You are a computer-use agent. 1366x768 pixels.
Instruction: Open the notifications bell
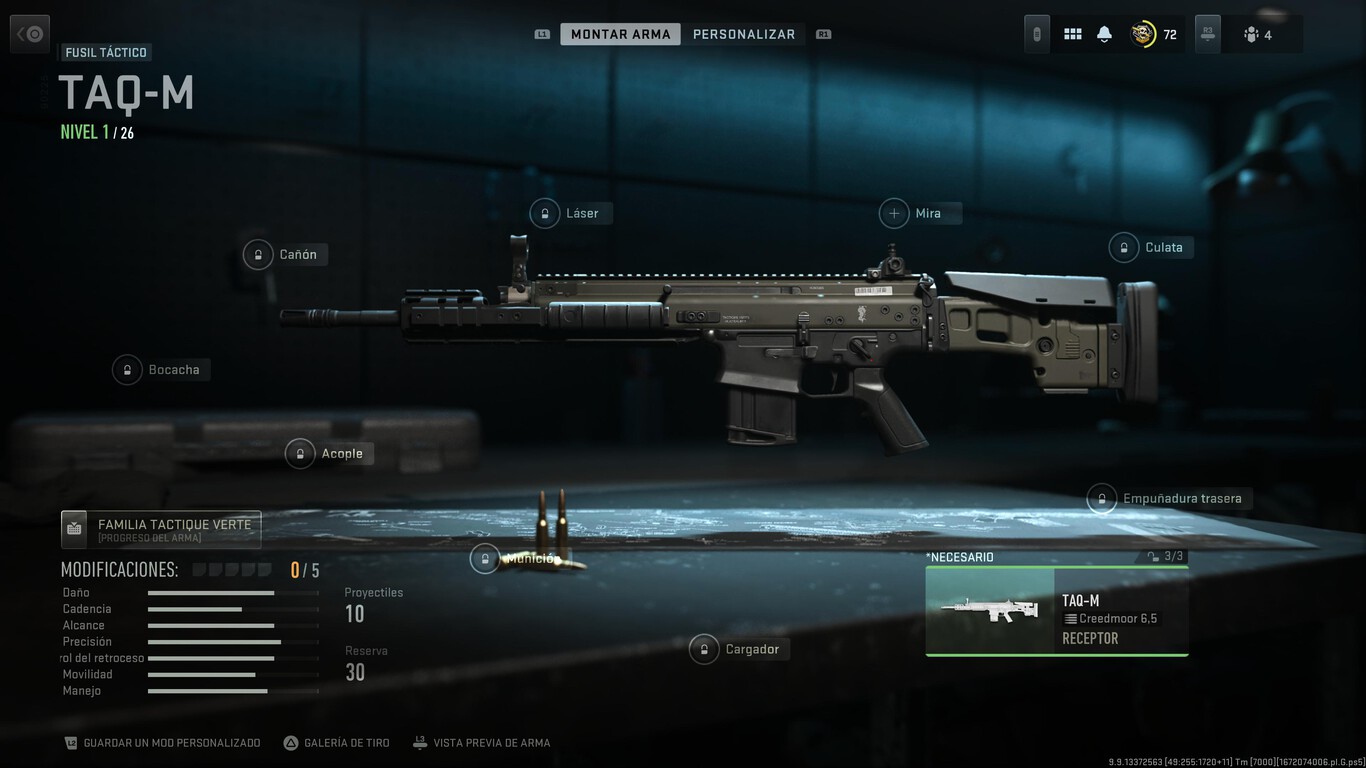click(x=1103, y=33)
